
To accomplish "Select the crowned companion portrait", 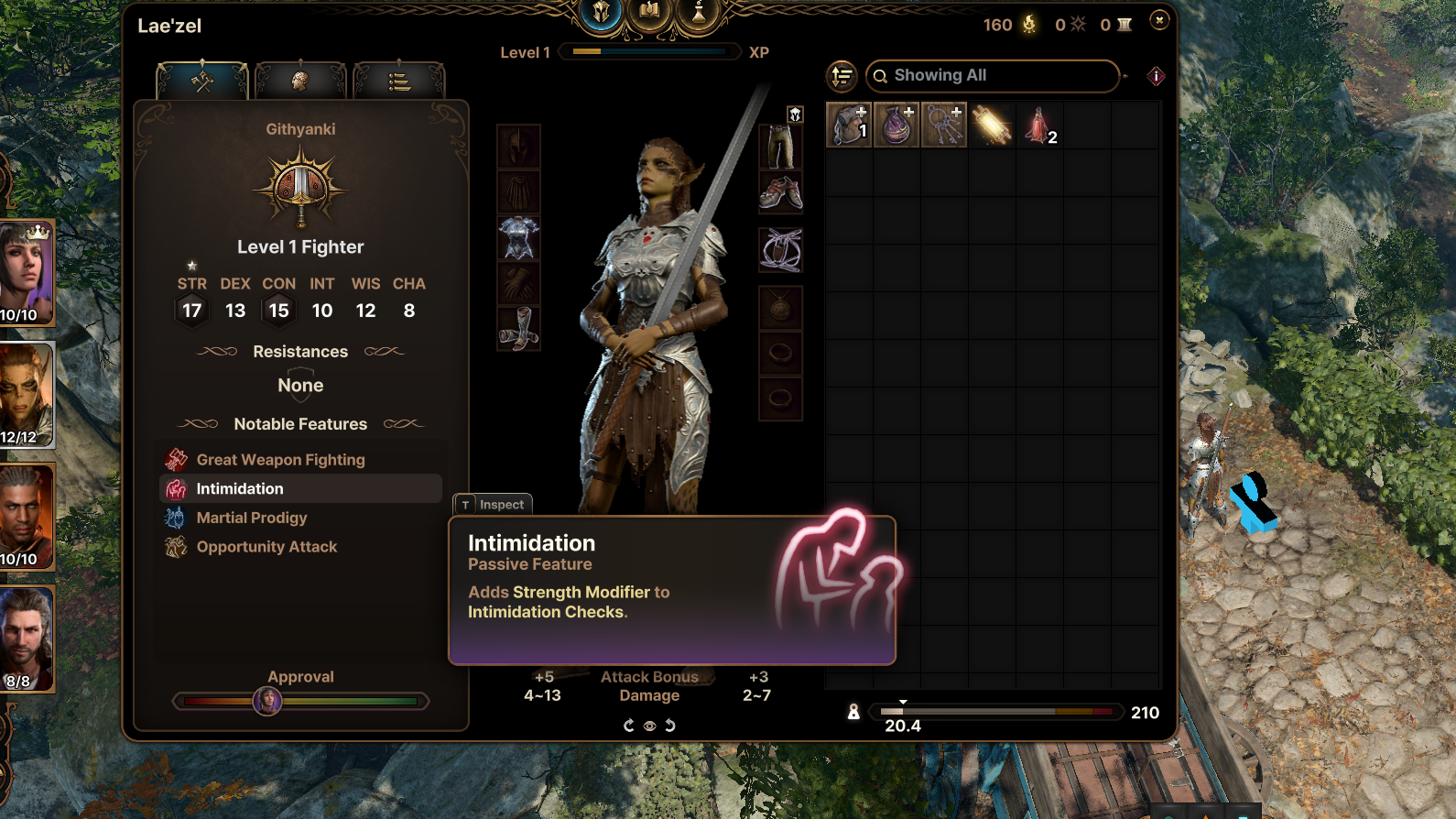I will tap(26, 272).
